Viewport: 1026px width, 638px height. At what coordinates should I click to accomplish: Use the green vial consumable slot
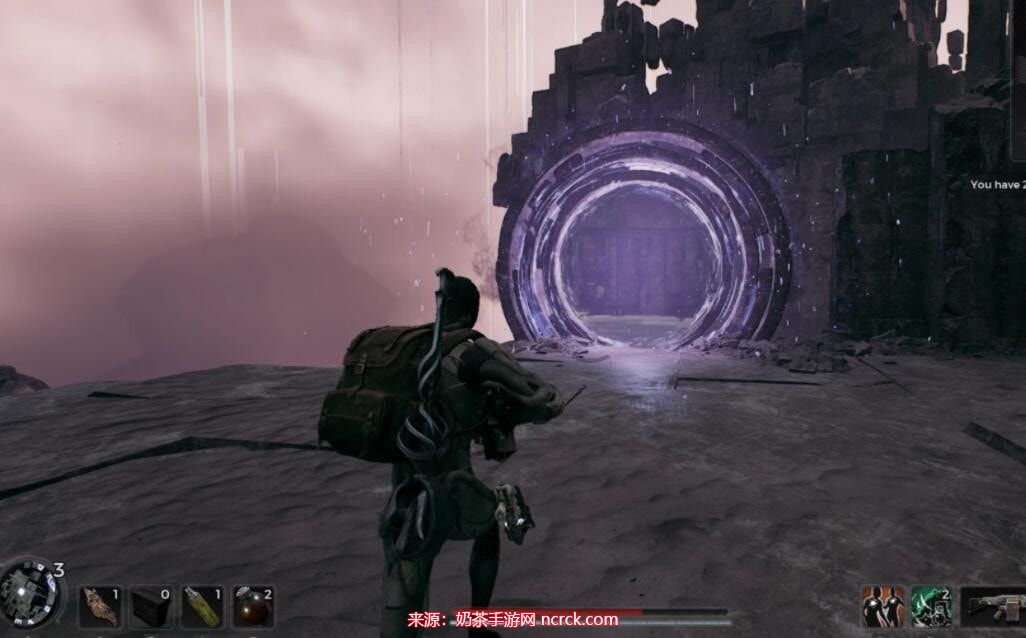[x=200, y=606]
